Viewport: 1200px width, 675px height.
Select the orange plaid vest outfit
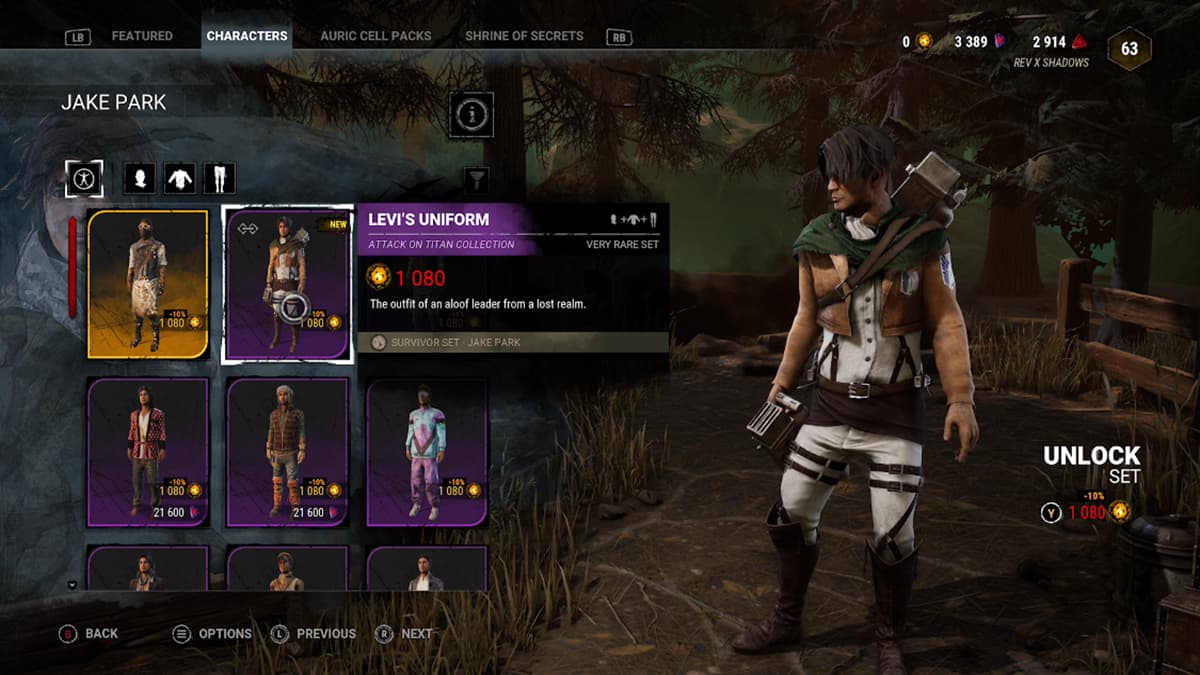[287, 452]
